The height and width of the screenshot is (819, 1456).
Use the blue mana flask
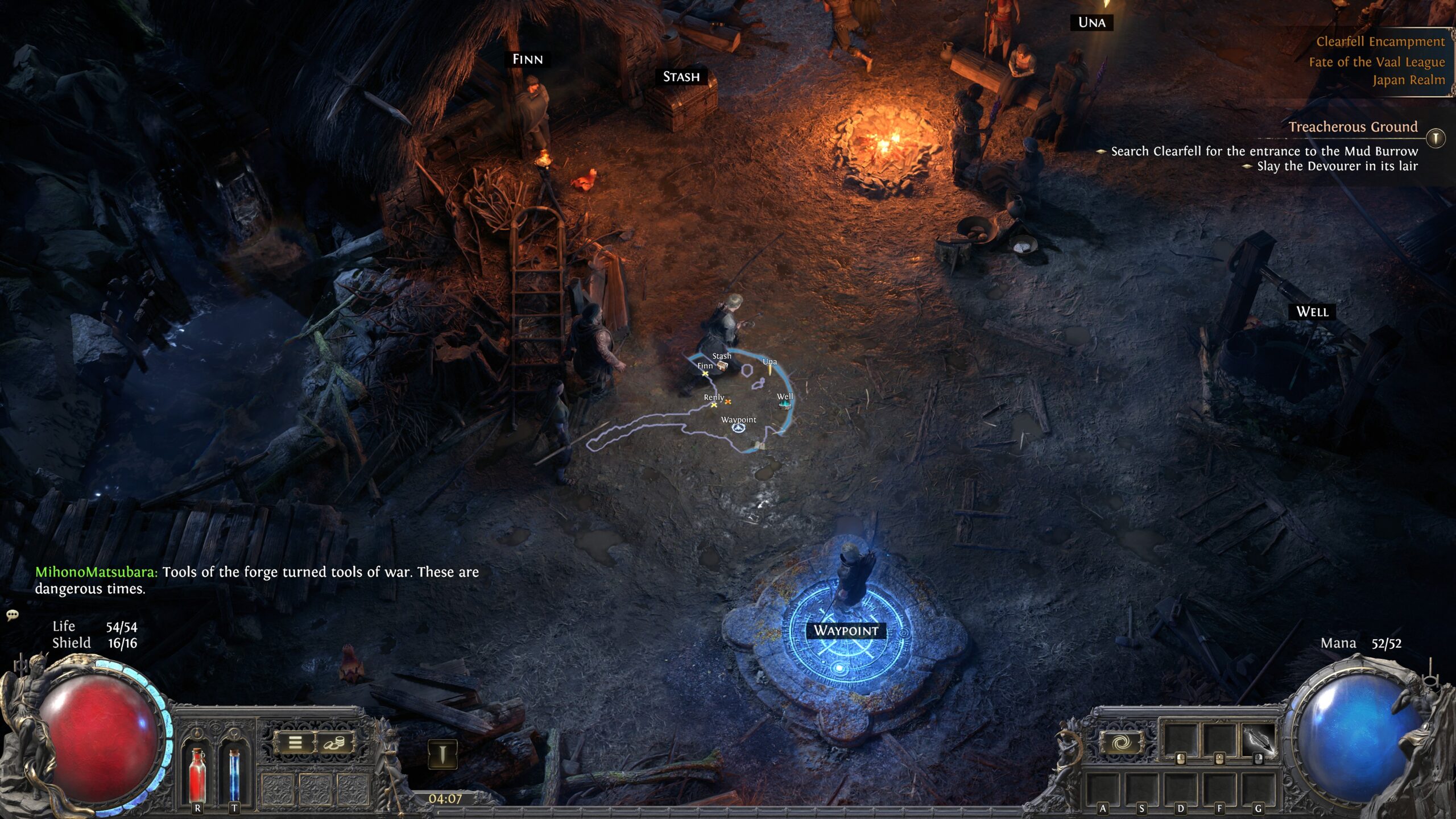[x=234, y=773]
